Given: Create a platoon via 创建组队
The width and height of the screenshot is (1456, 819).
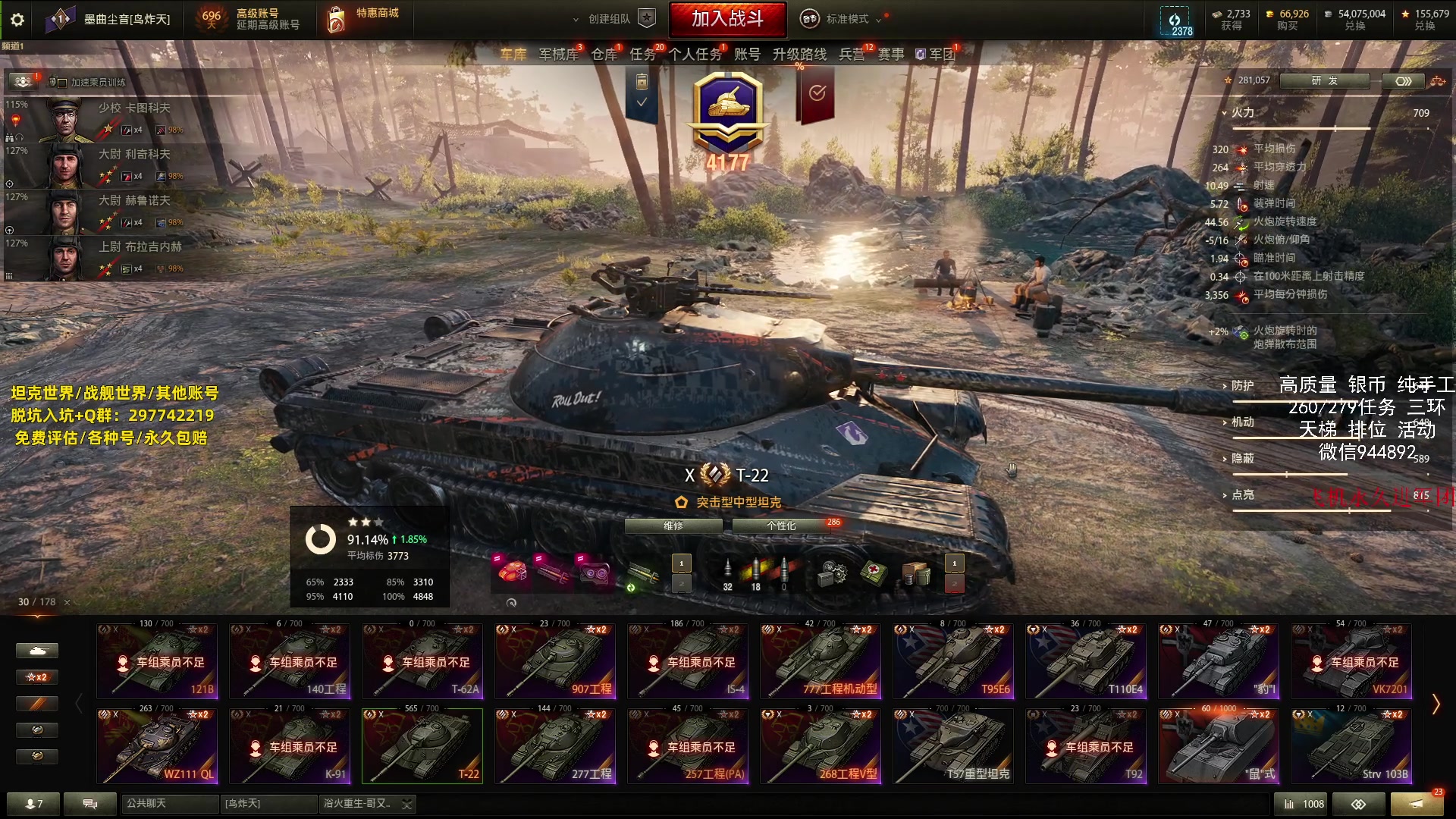Looking at the screenshot, I should click(x=609, y=19).
